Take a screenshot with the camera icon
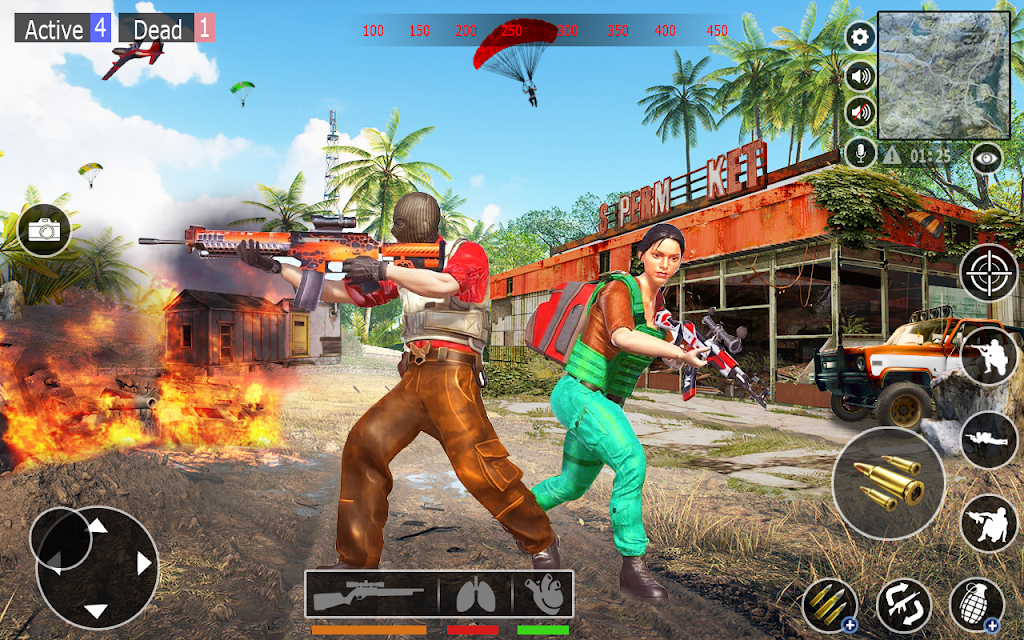The height and width of the screenshot is (640, 1024). pos(44,230)
